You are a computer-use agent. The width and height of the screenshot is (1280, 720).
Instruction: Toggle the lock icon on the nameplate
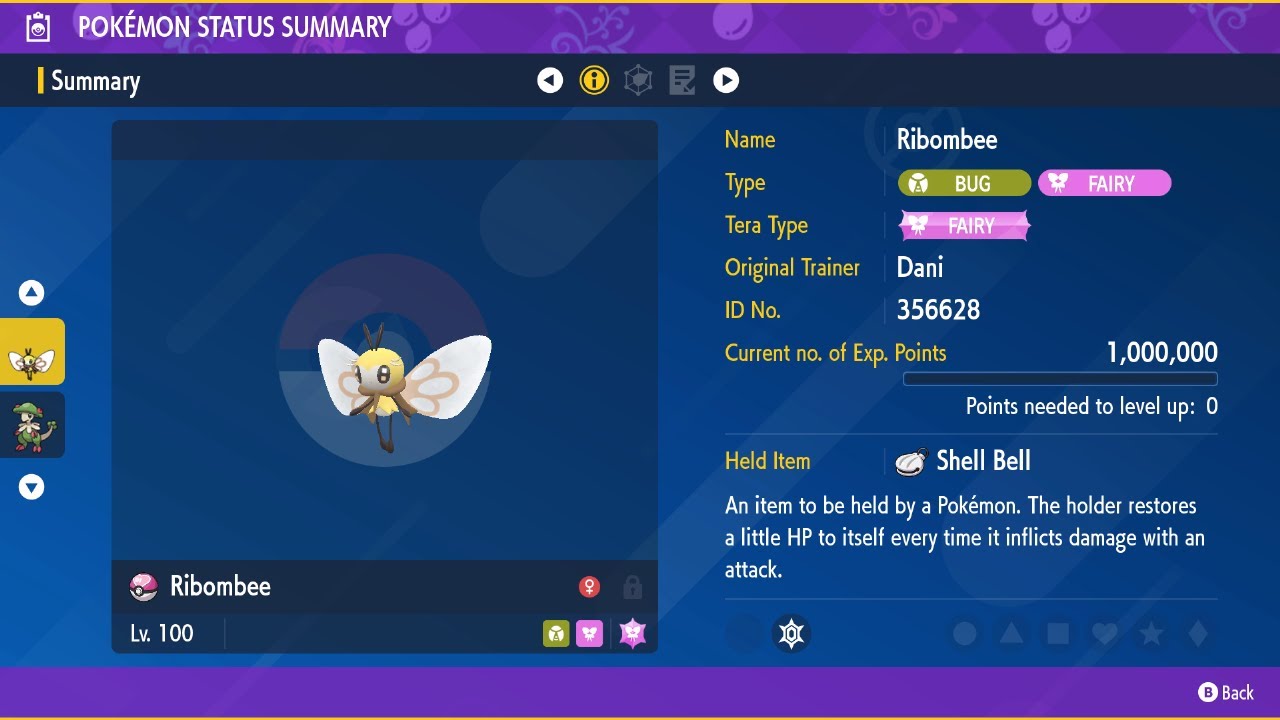click(x=632, y=587)
